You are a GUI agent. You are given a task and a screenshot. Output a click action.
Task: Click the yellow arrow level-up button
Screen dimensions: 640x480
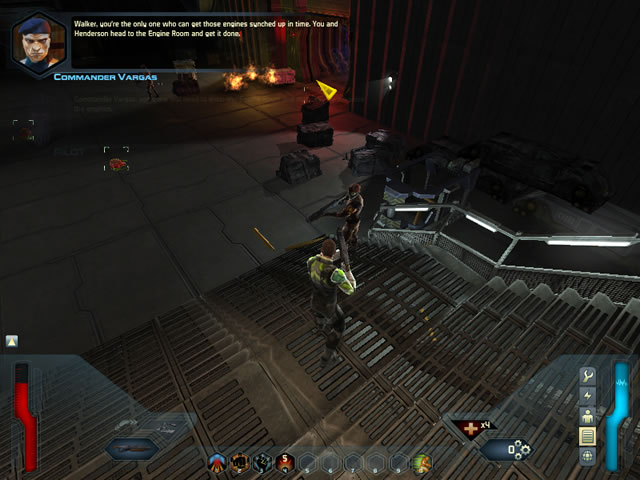click(12, 341)
